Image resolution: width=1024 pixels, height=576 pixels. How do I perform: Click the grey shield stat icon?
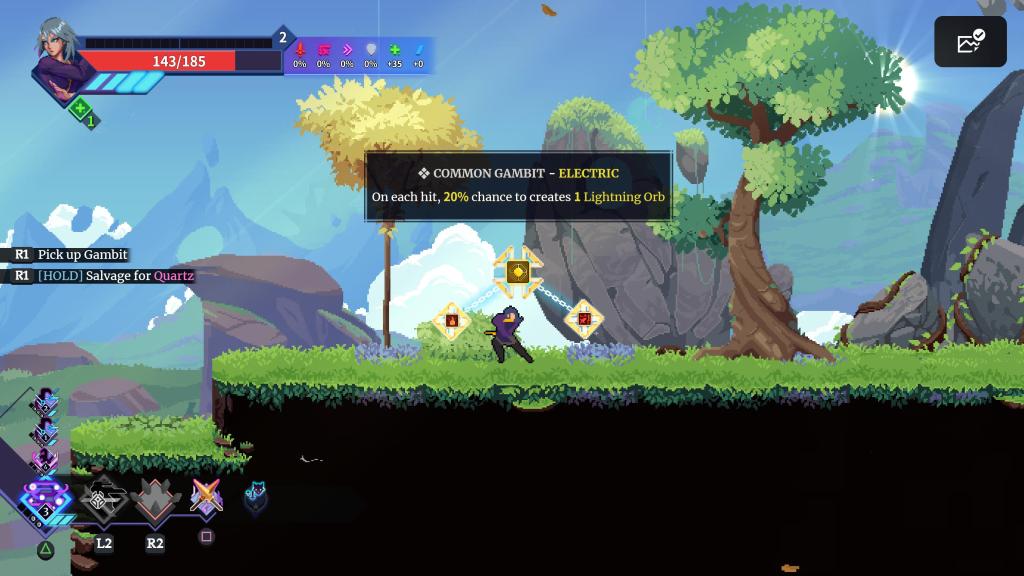tap(371, 50)
